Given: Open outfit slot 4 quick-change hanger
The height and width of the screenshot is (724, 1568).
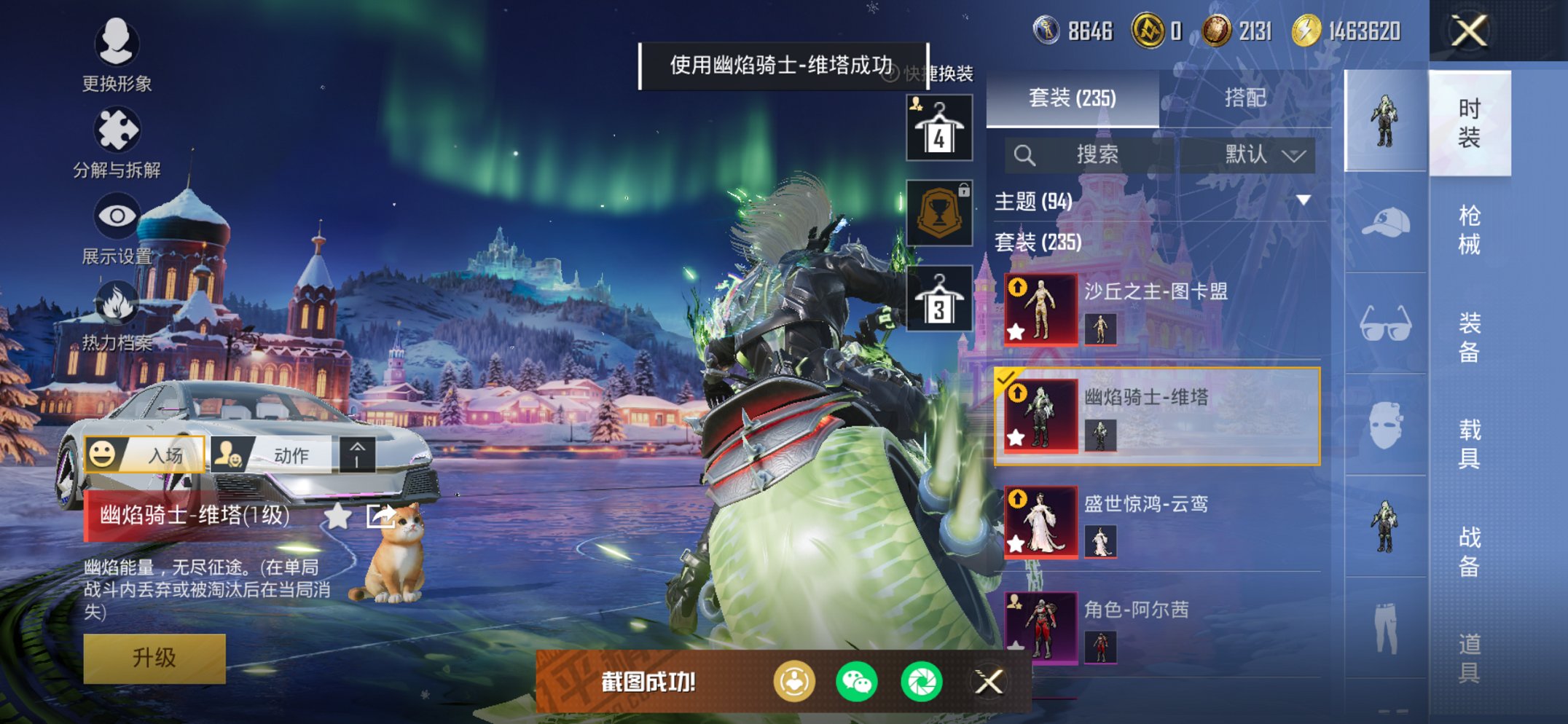Looking at the screenshot, I should [x=938, y=127].
